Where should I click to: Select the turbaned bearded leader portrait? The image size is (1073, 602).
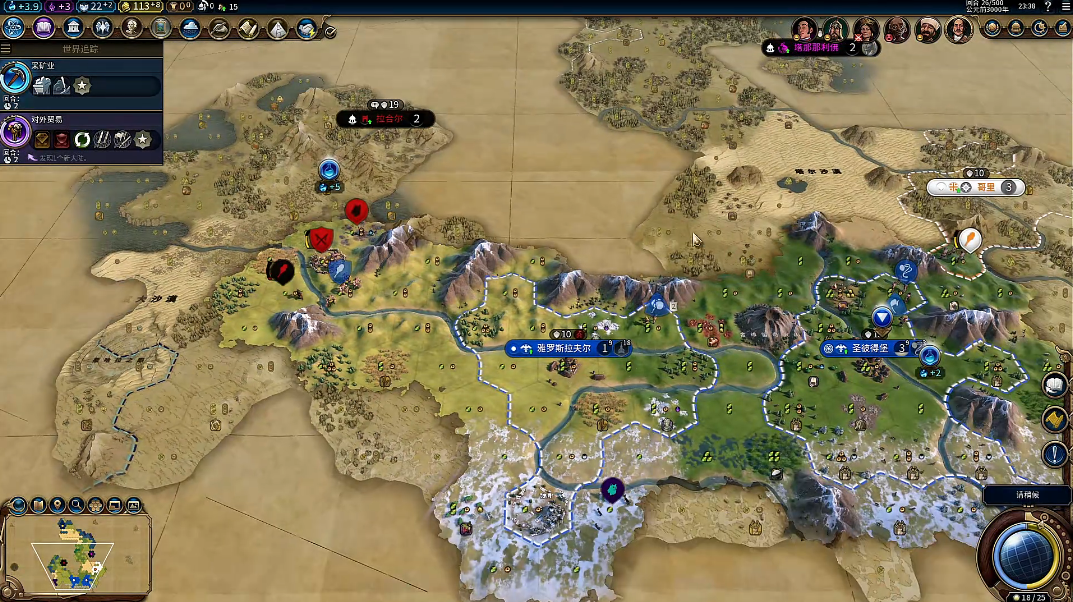928,29
